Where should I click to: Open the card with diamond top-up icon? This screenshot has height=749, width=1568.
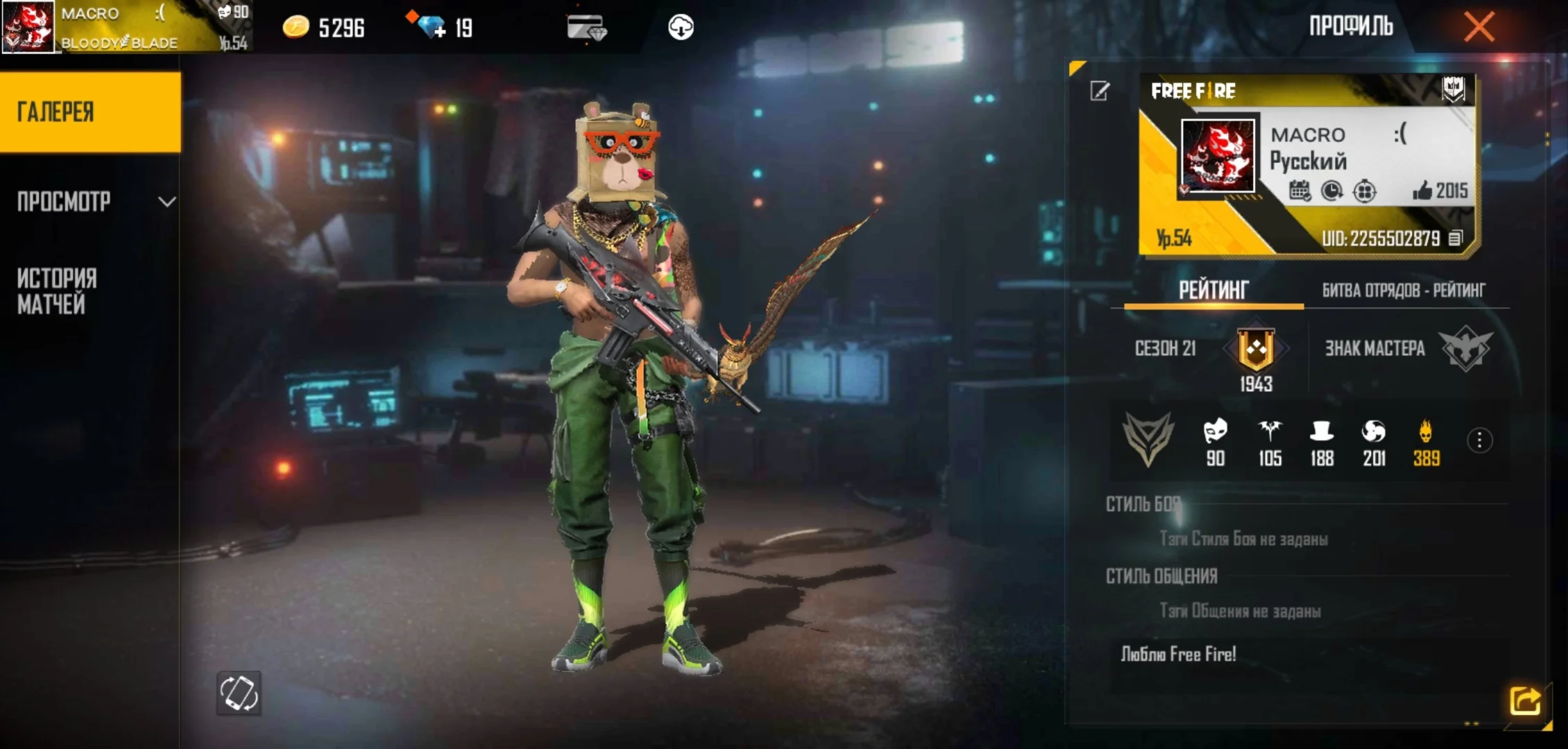[586, 28]
